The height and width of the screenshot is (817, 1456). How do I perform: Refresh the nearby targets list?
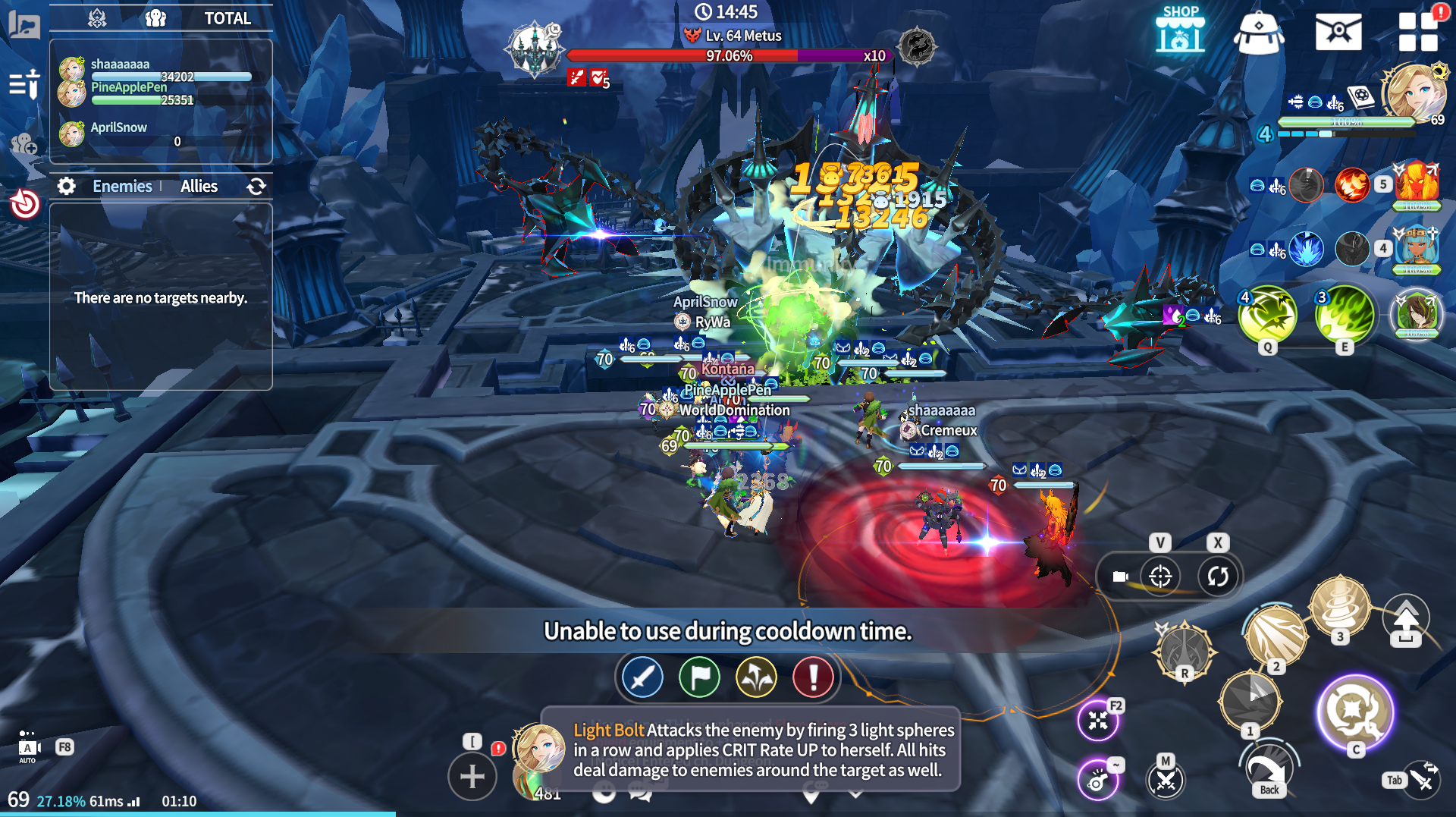point(256,186)
